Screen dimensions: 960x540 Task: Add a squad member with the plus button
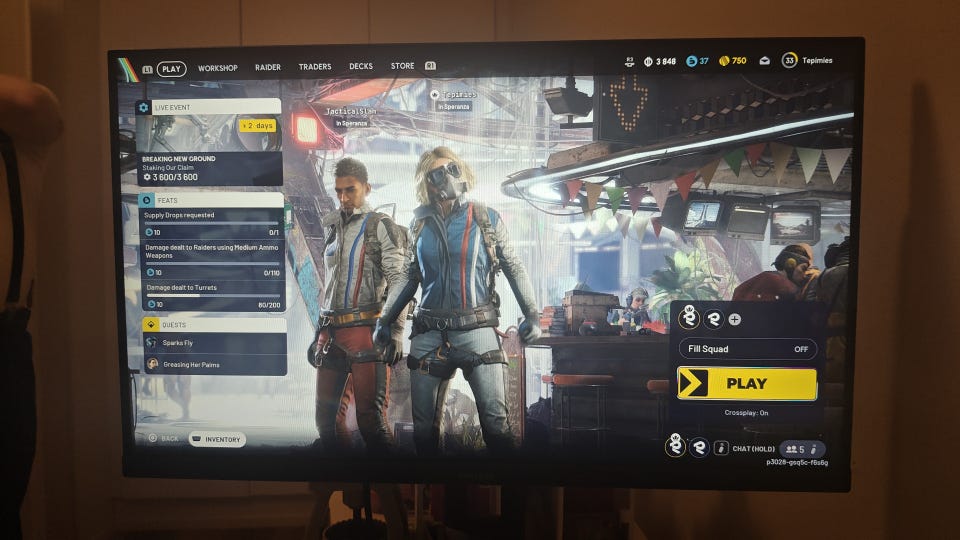(735, 319)
